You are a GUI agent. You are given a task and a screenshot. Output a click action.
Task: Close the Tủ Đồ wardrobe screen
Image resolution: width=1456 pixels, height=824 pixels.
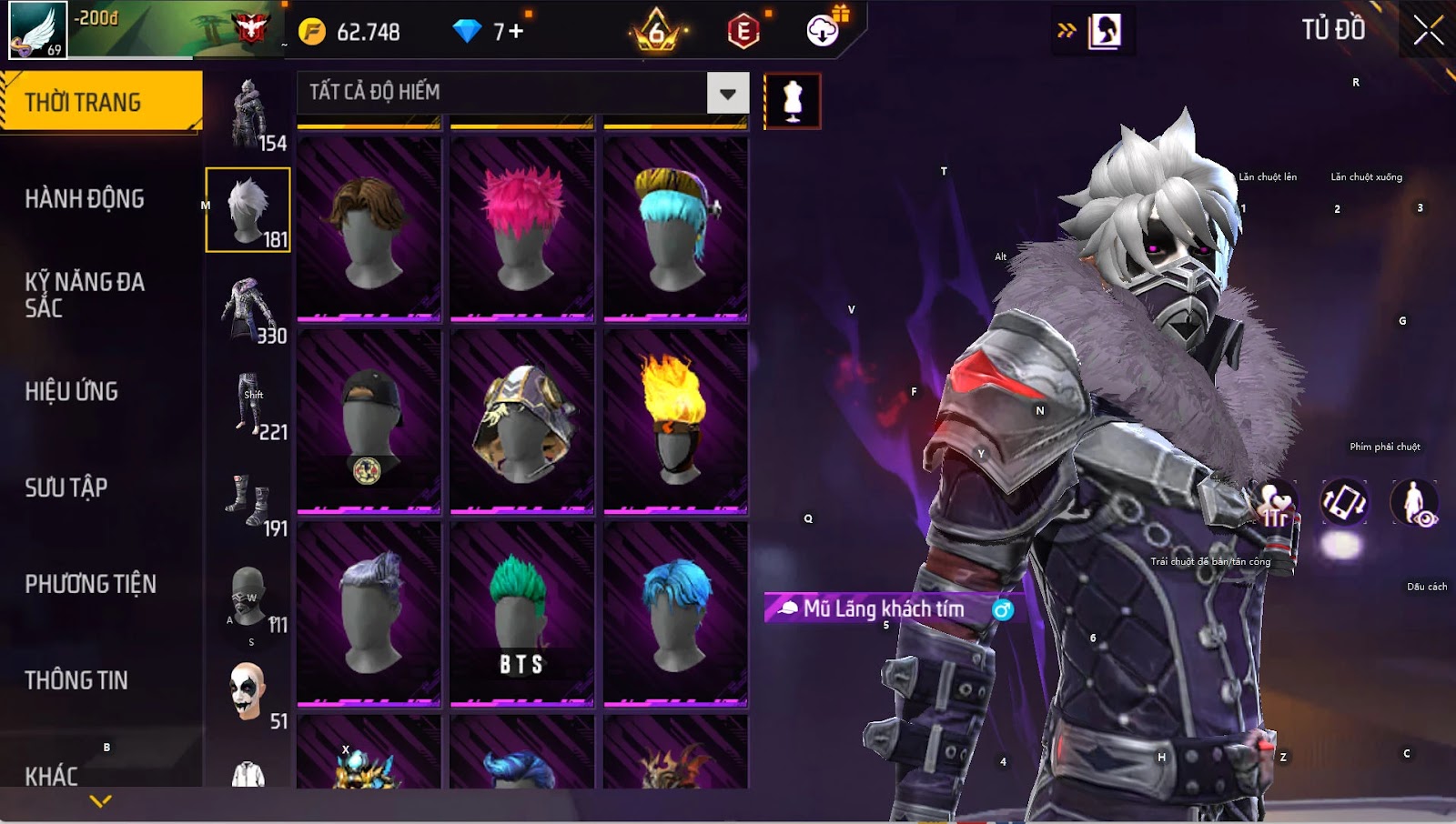tap(1428, 31)
